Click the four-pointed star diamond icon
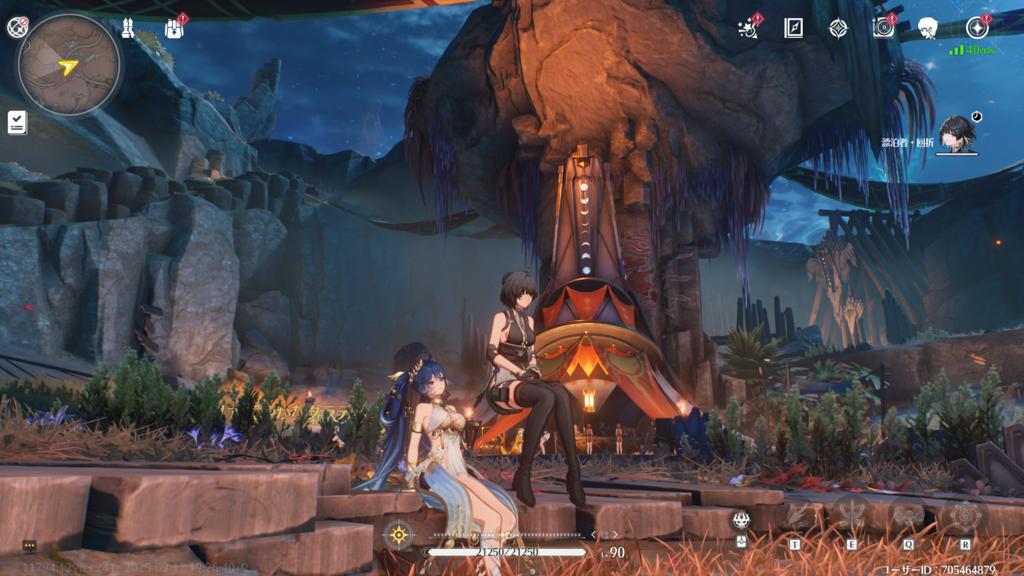Image resolution: width=1024 pixels, height=576 pixels. [x=838, y=28]
